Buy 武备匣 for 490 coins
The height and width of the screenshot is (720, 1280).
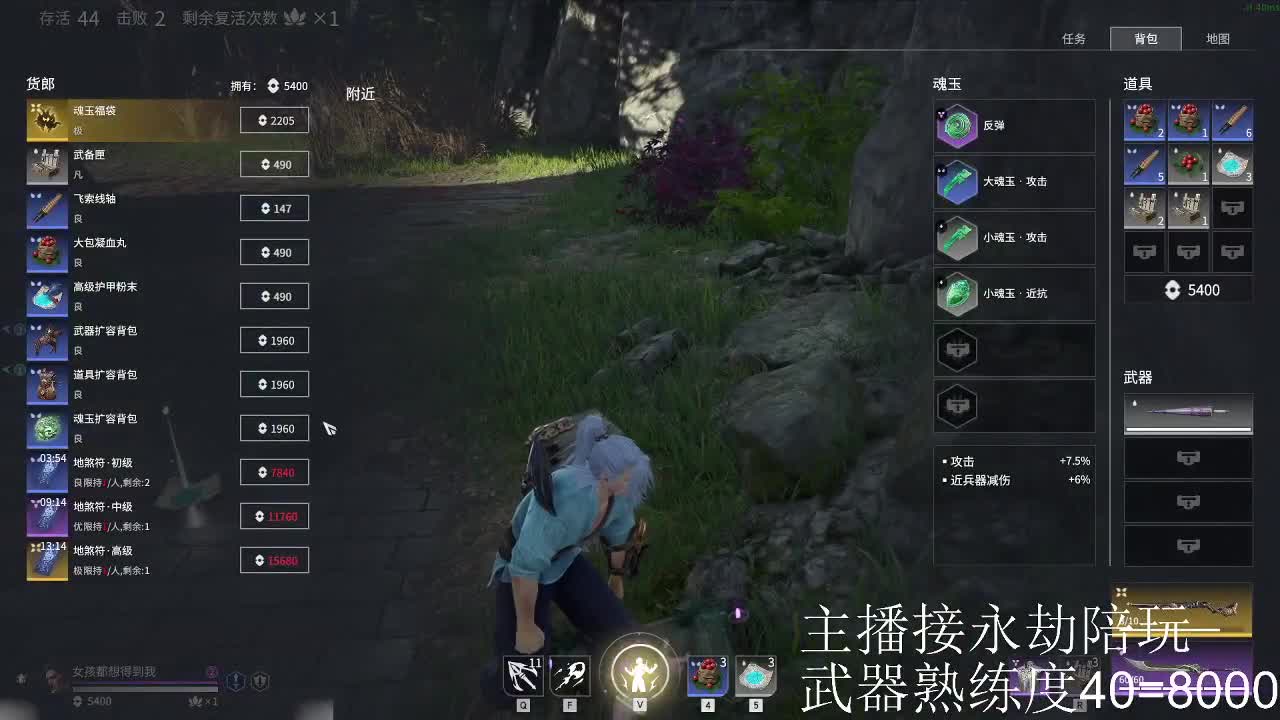pyautogui.click(x=274, y=164)
